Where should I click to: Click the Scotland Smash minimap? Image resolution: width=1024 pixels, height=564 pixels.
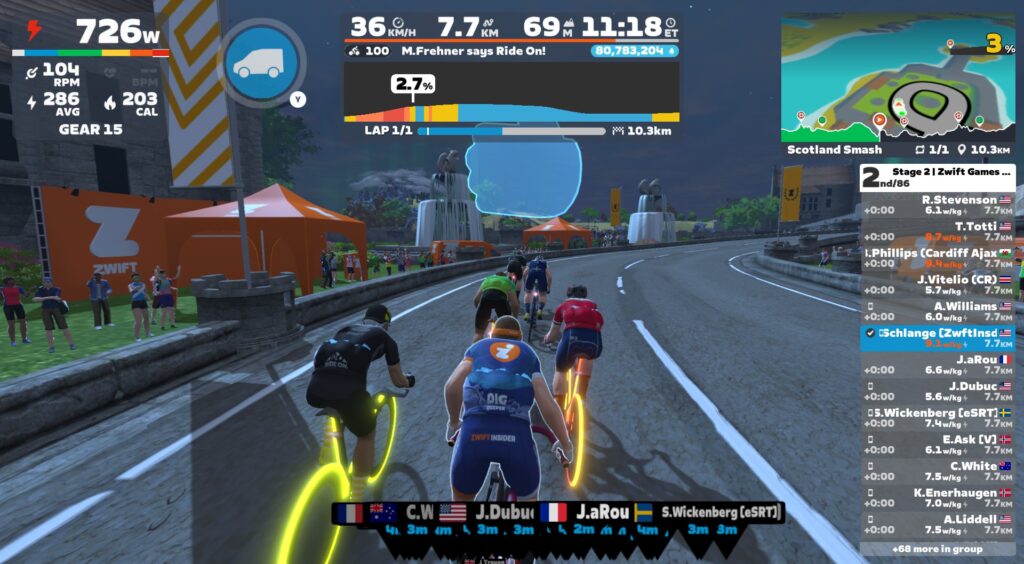[x=897, y=78]
